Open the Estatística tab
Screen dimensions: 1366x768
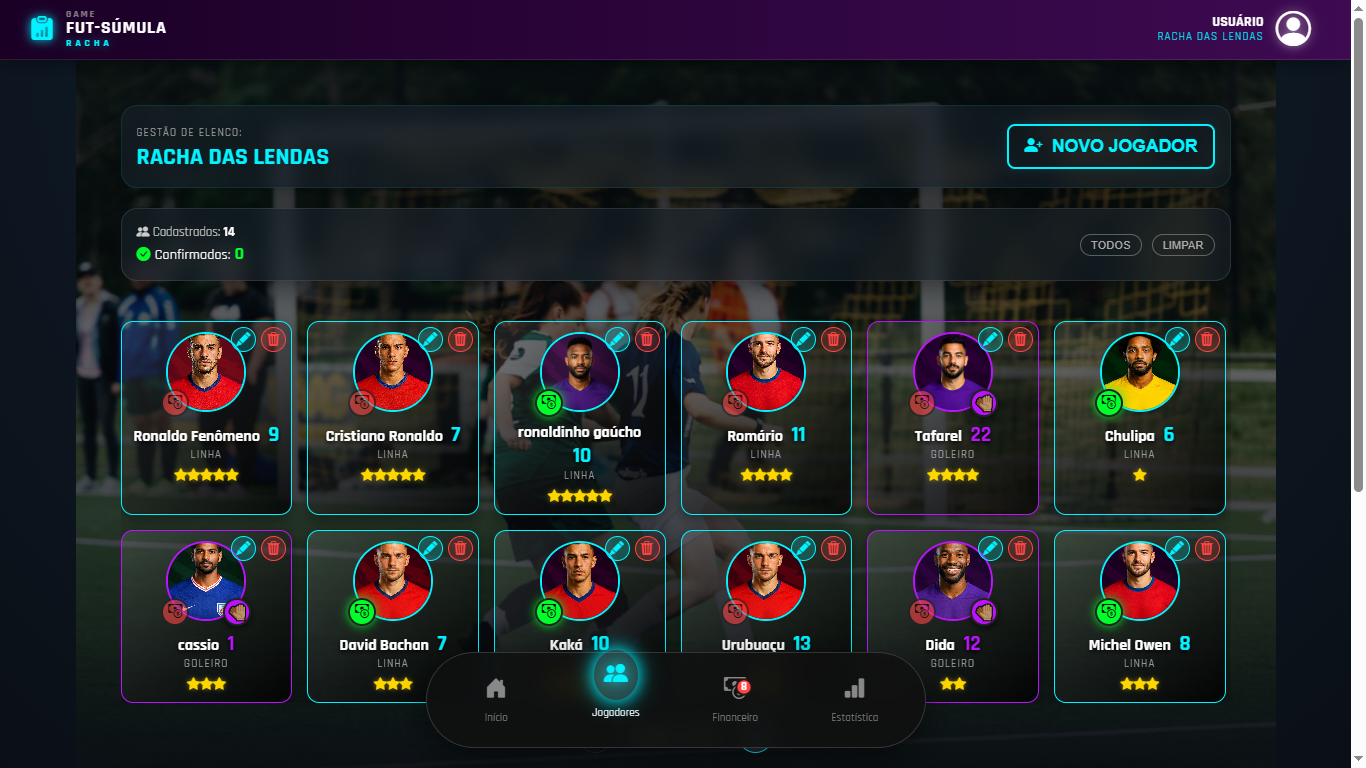tap(854, 697)
